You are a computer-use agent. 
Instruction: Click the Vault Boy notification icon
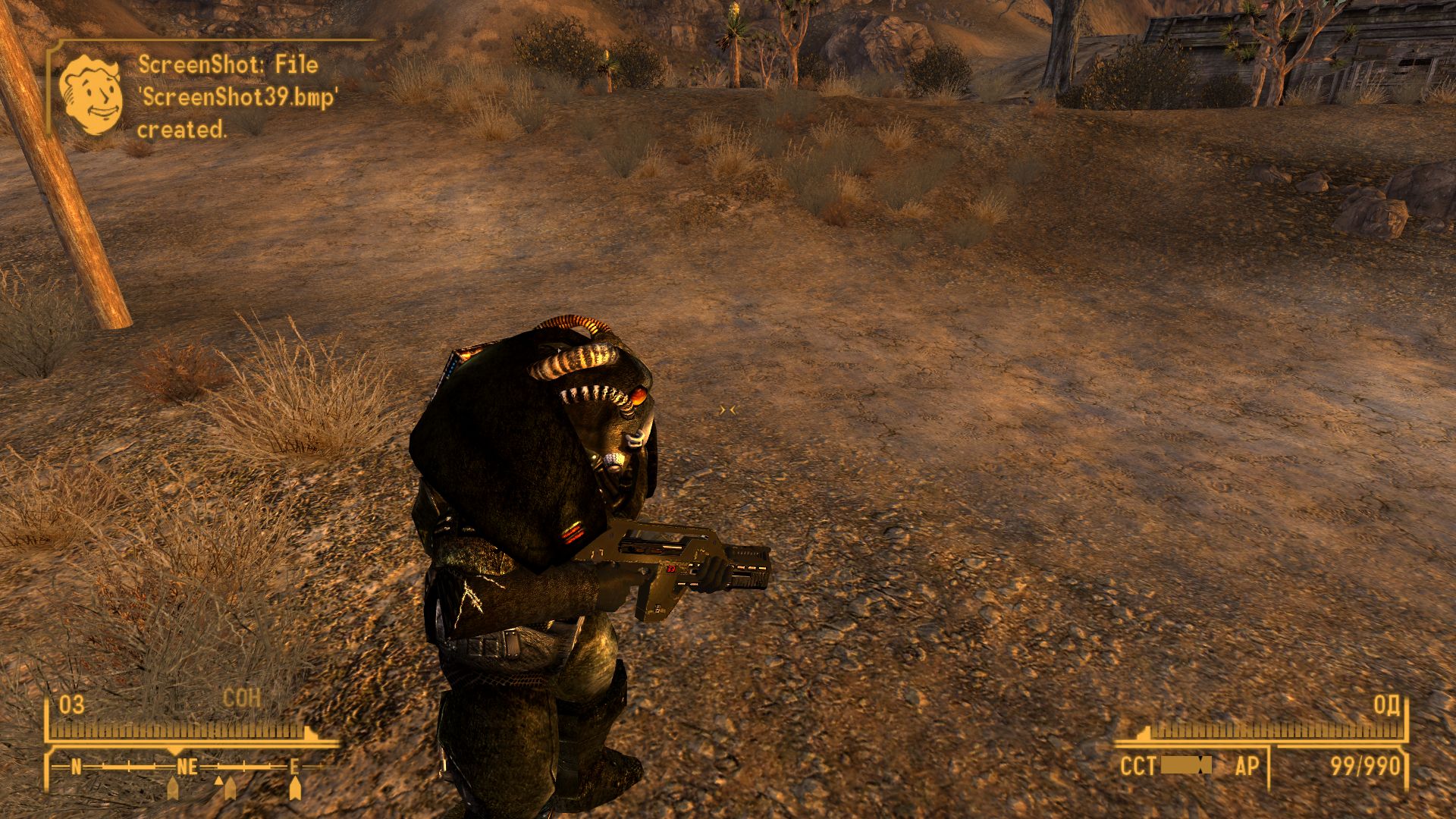pyautogui.click(x=91, y=95)
